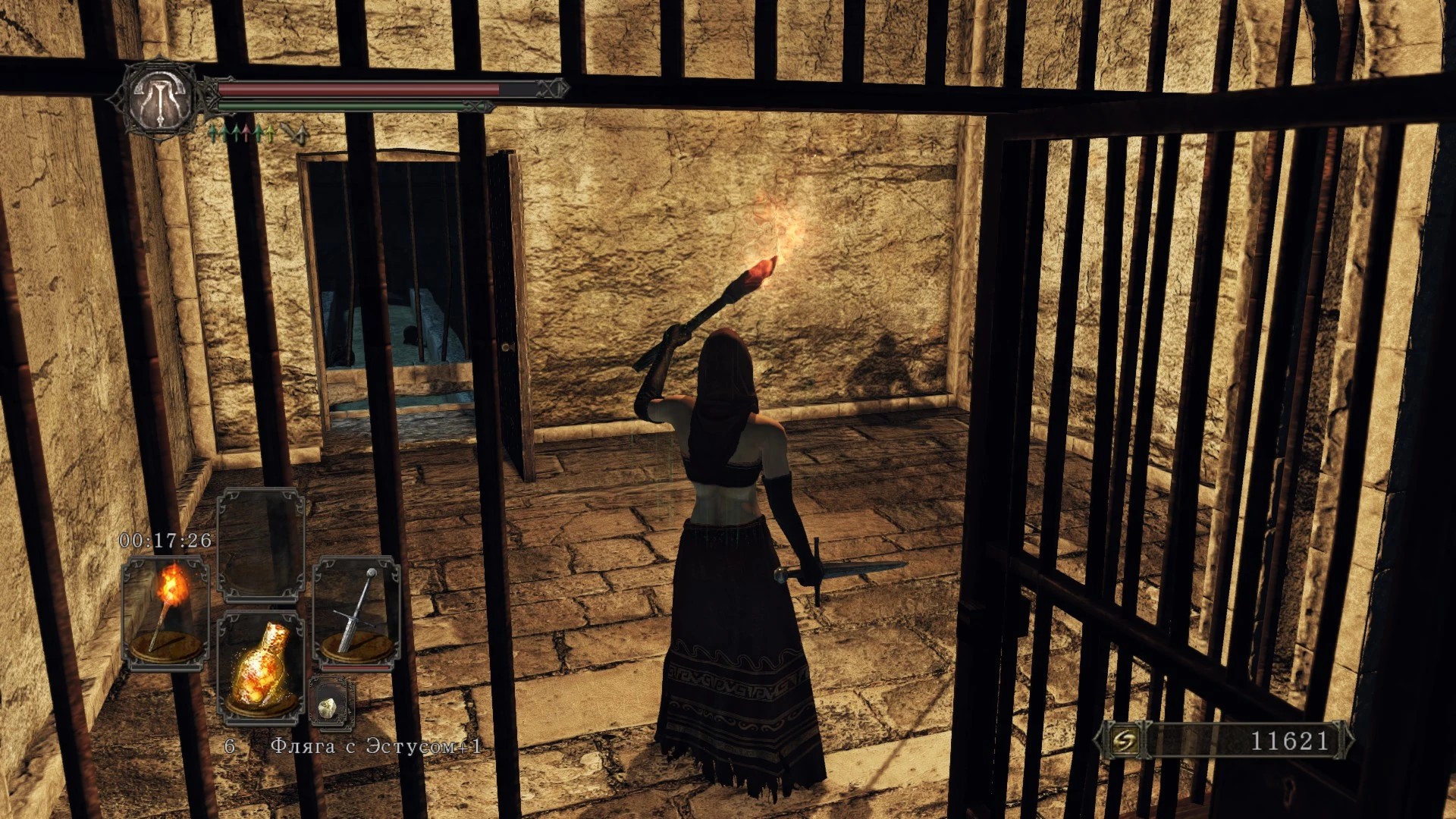Use the Estus Flask item slot

(261, 667)
